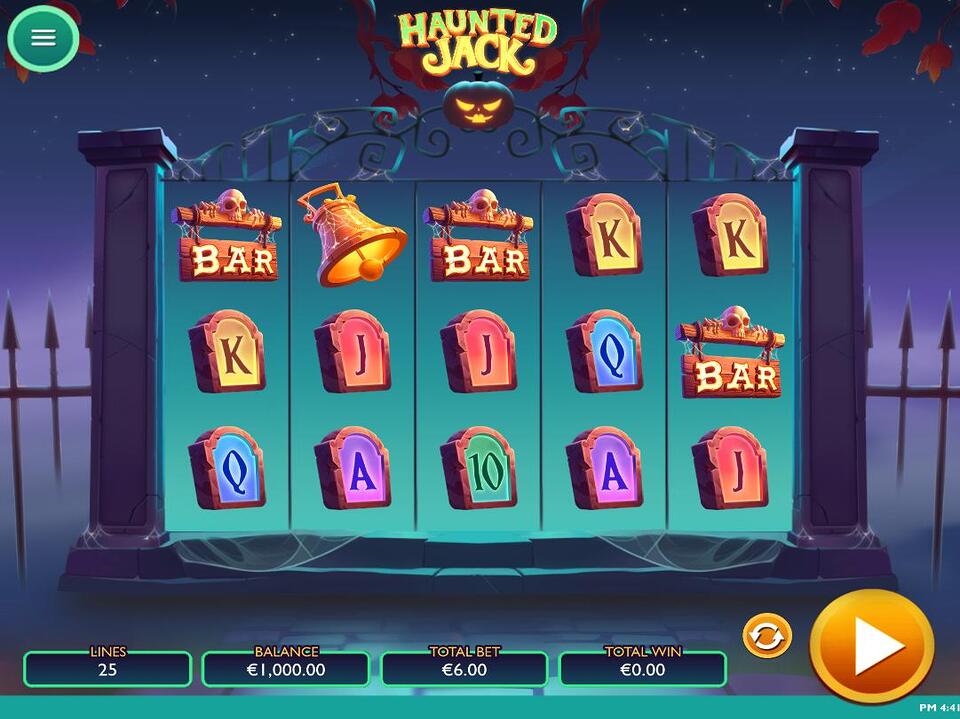Open the hamburger menu
960x719 pixels.
click(43, 38)
